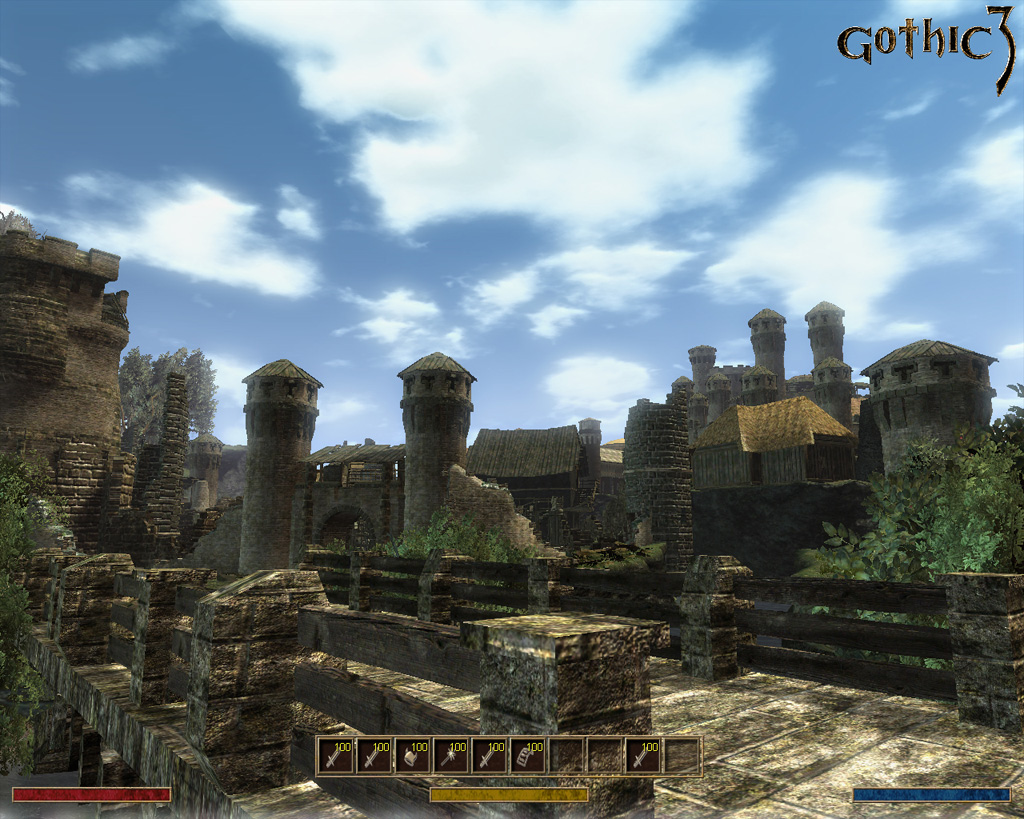The image size is (1024, 819).
Task: Select the helmet slot in the quickbar
Action: [x=412, y=756]
